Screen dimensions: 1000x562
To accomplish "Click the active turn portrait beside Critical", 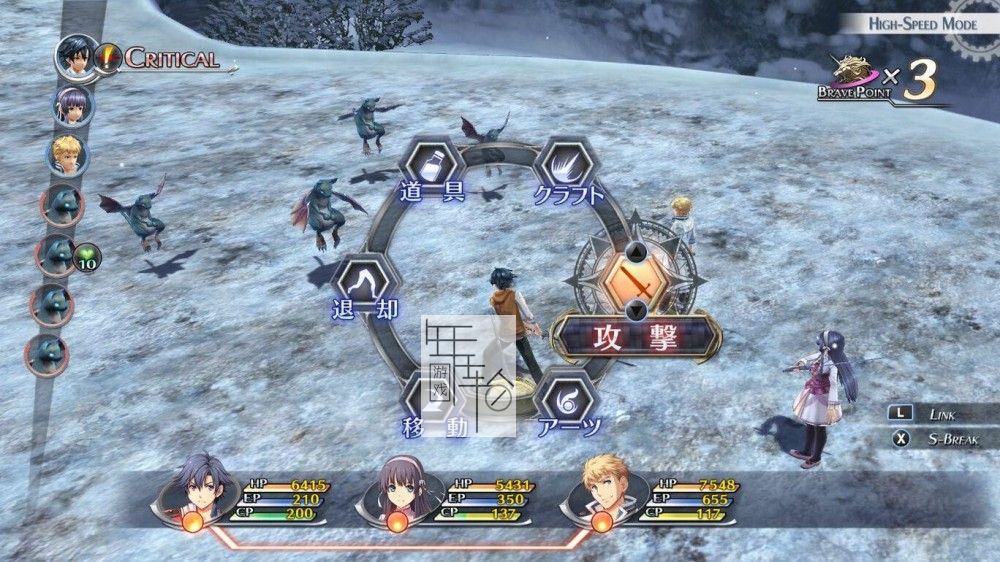I will pyautogui.click(x=76, y=56).
